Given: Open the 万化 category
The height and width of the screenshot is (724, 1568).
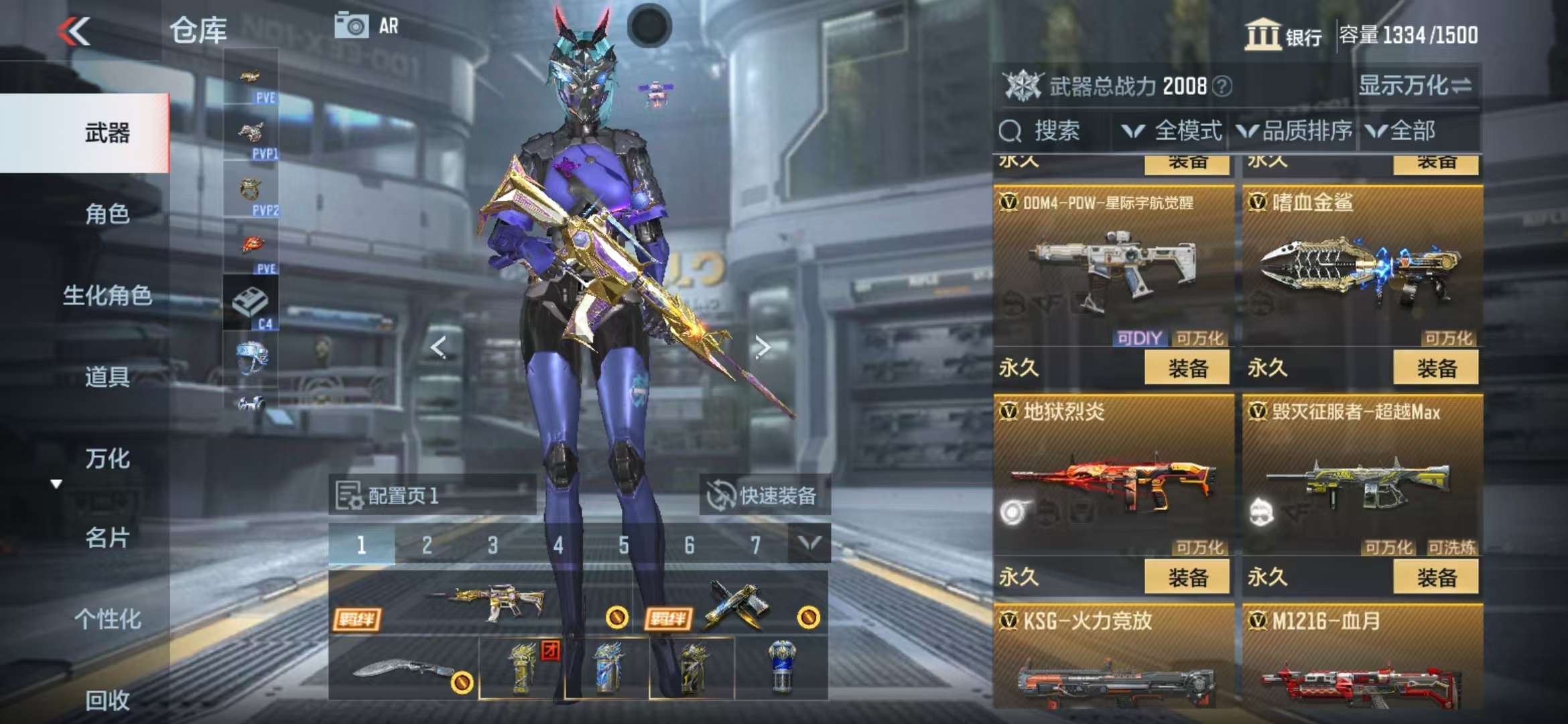Looking at the screenshot, I should point(107,459).
